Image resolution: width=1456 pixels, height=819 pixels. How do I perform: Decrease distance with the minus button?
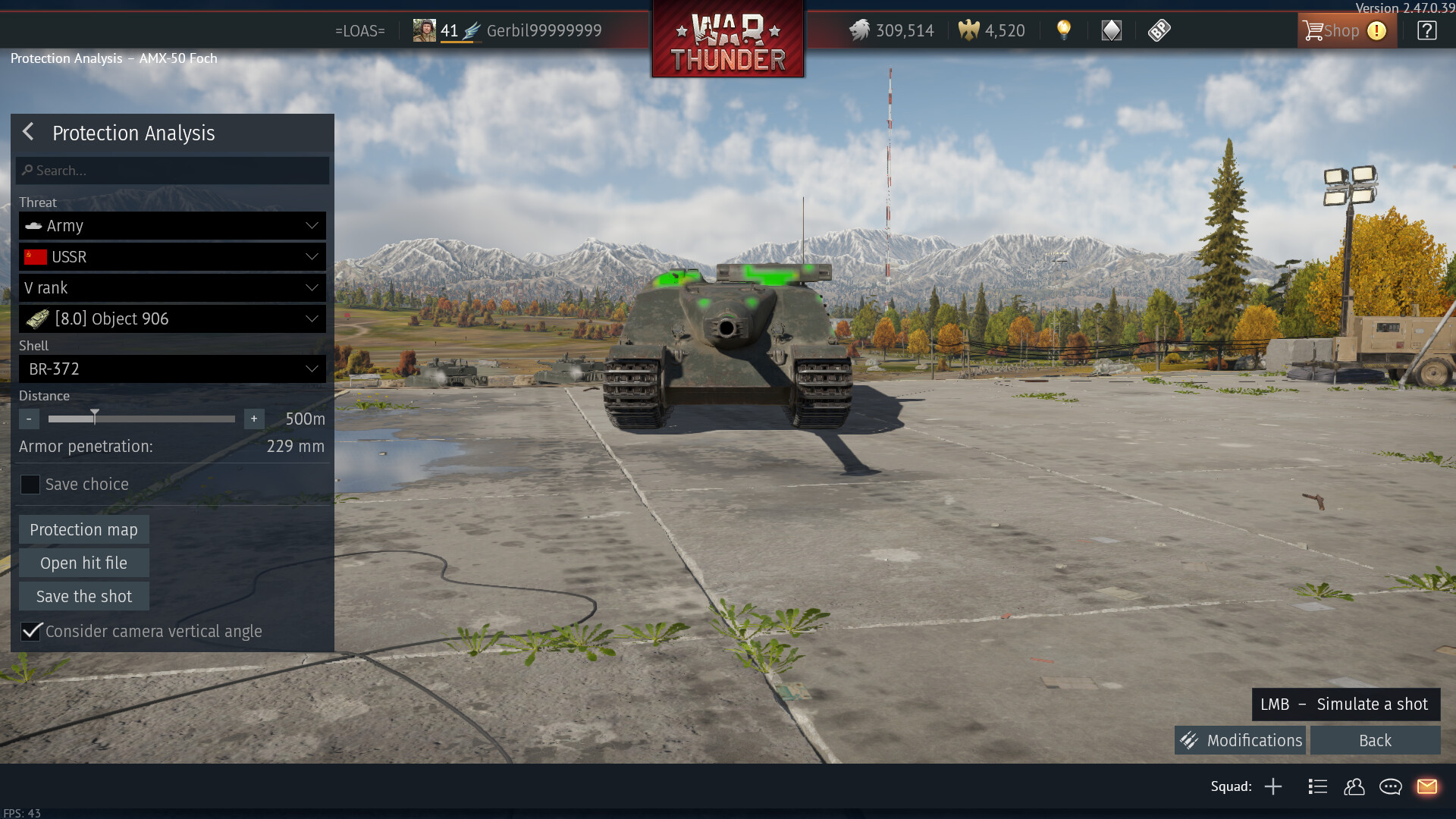29,419
